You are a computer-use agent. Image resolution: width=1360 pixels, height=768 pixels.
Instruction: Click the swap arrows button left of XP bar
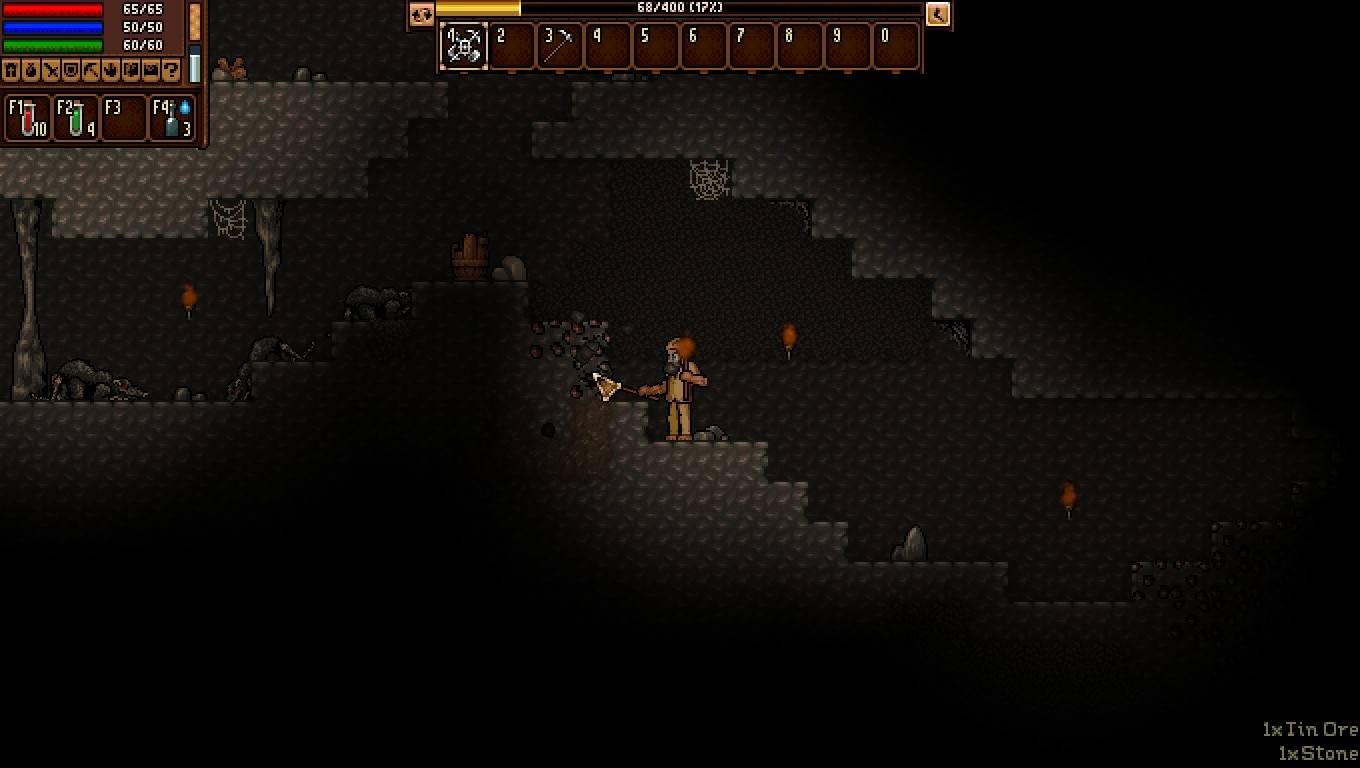(x=421, y=14)
